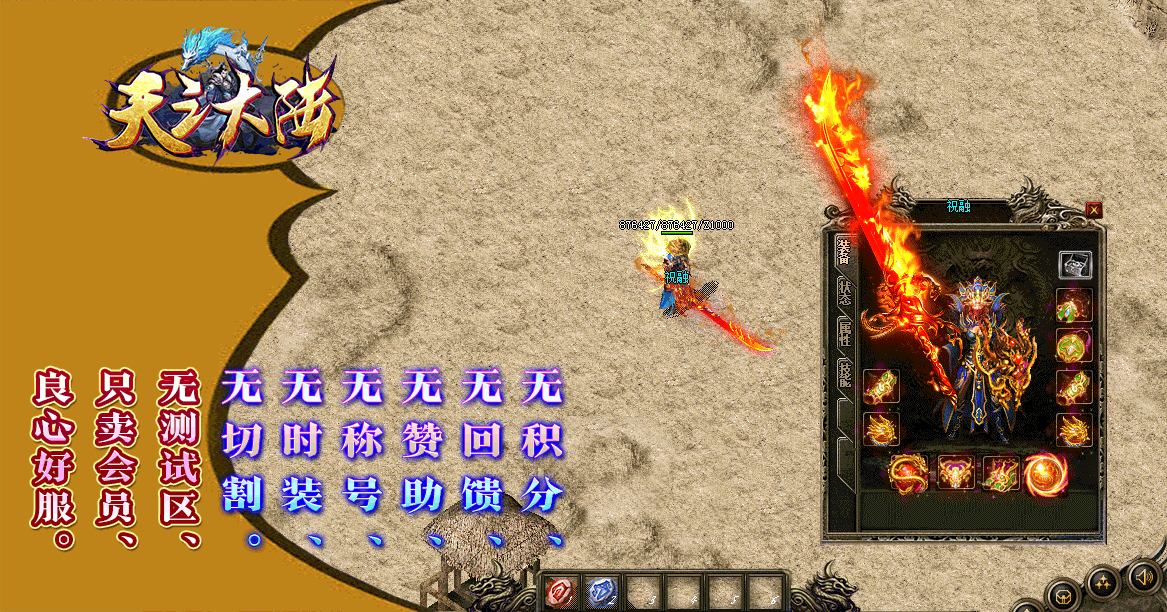This screenshot has height=612, width=1167.
Task: Select the 技能 skills tab
Action: [844, 374]
